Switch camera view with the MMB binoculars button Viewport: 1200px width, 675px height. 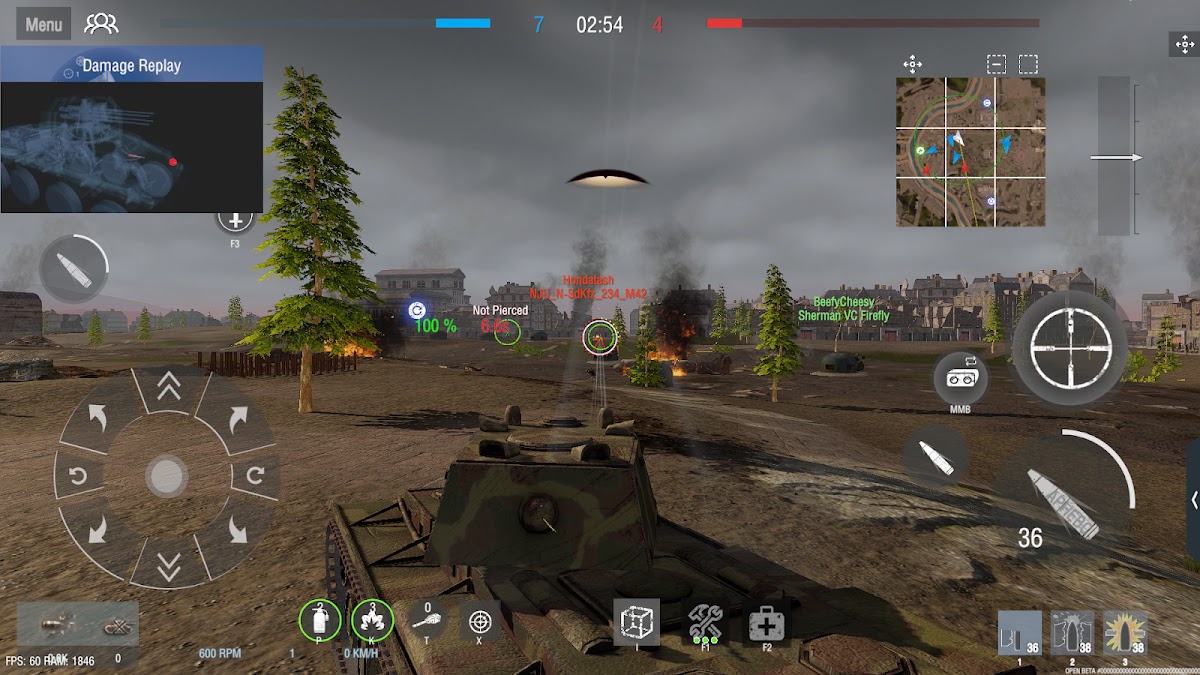point(961,378)
